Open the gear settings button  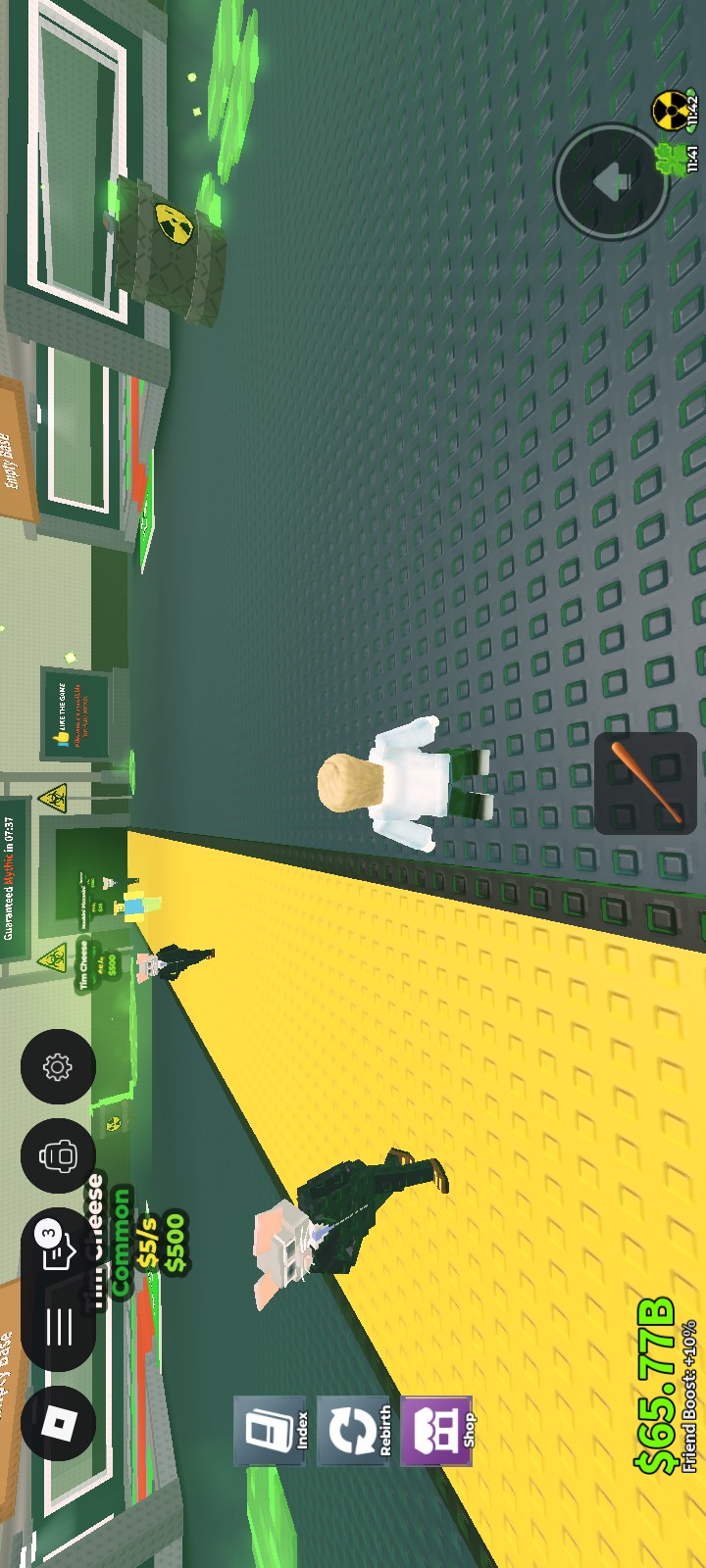58,1066
